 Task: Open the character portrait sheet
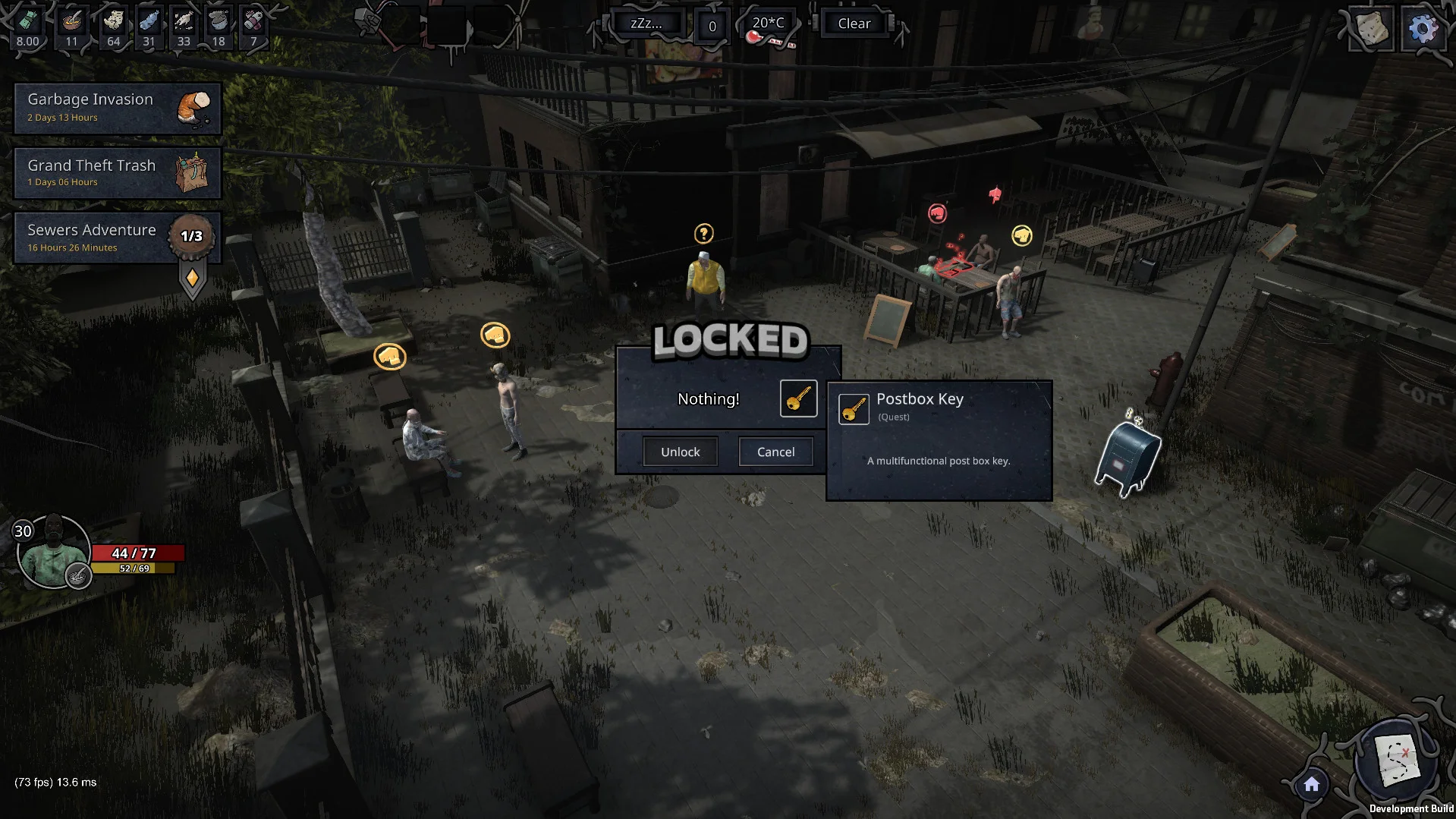[52, 552]
